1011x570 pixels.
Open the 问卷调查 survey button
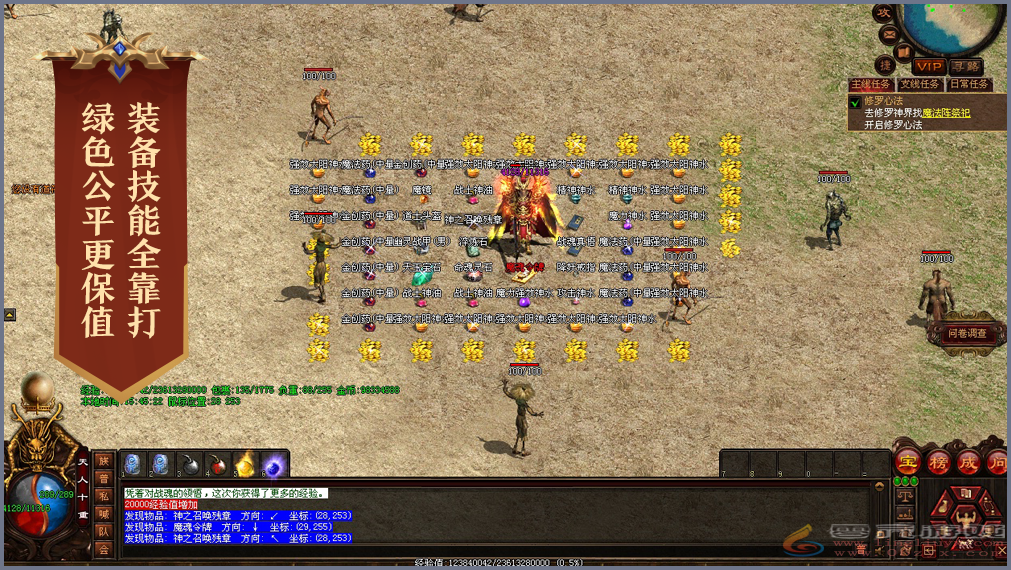click(967, 333)
